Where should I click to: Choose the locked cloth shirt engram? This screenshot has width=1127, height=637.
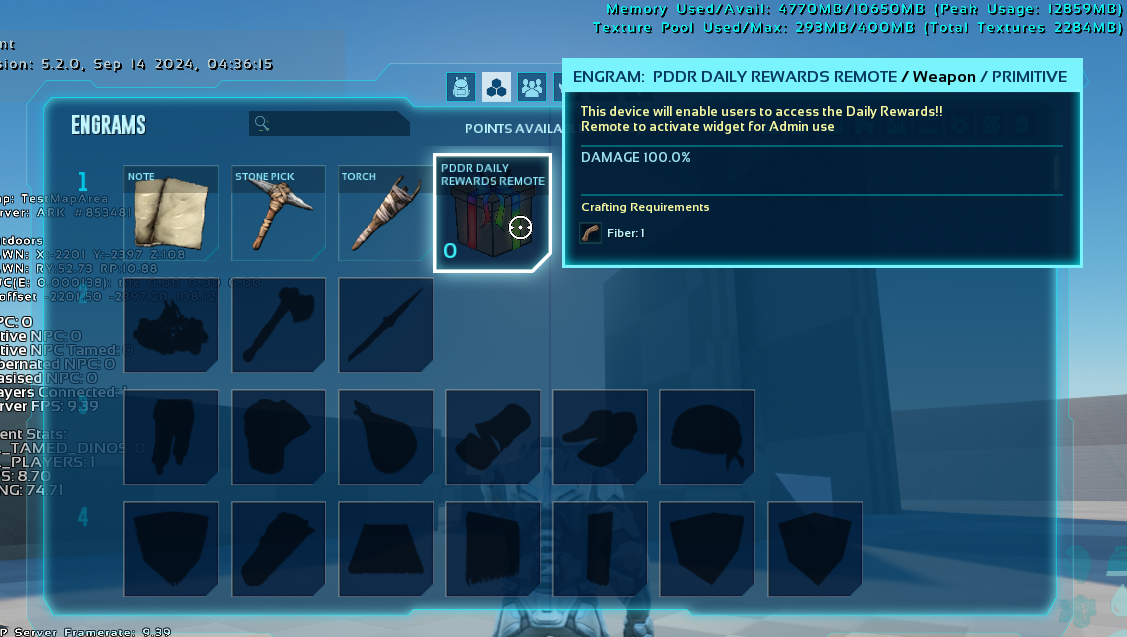pos(278,437)
